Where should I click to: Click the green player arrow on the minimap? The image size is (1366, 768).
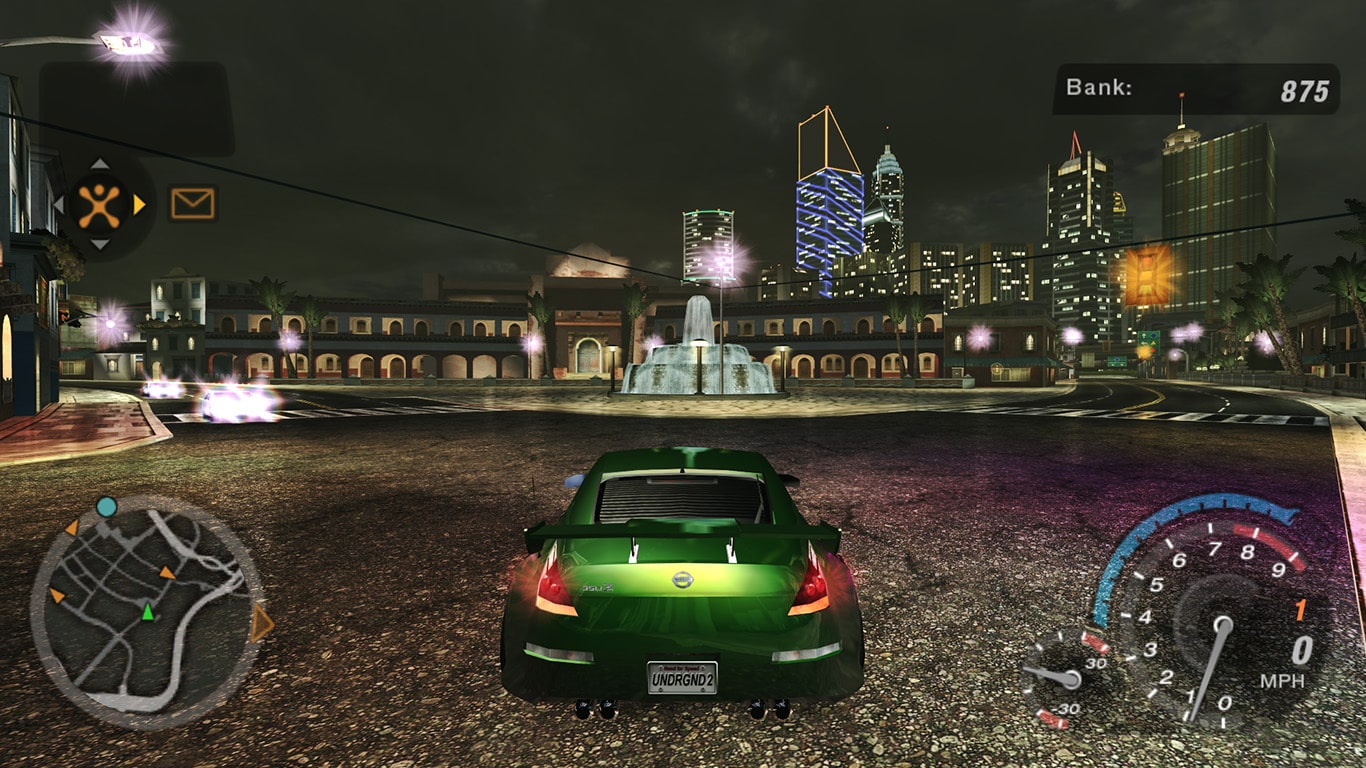[x=147, y=612]
